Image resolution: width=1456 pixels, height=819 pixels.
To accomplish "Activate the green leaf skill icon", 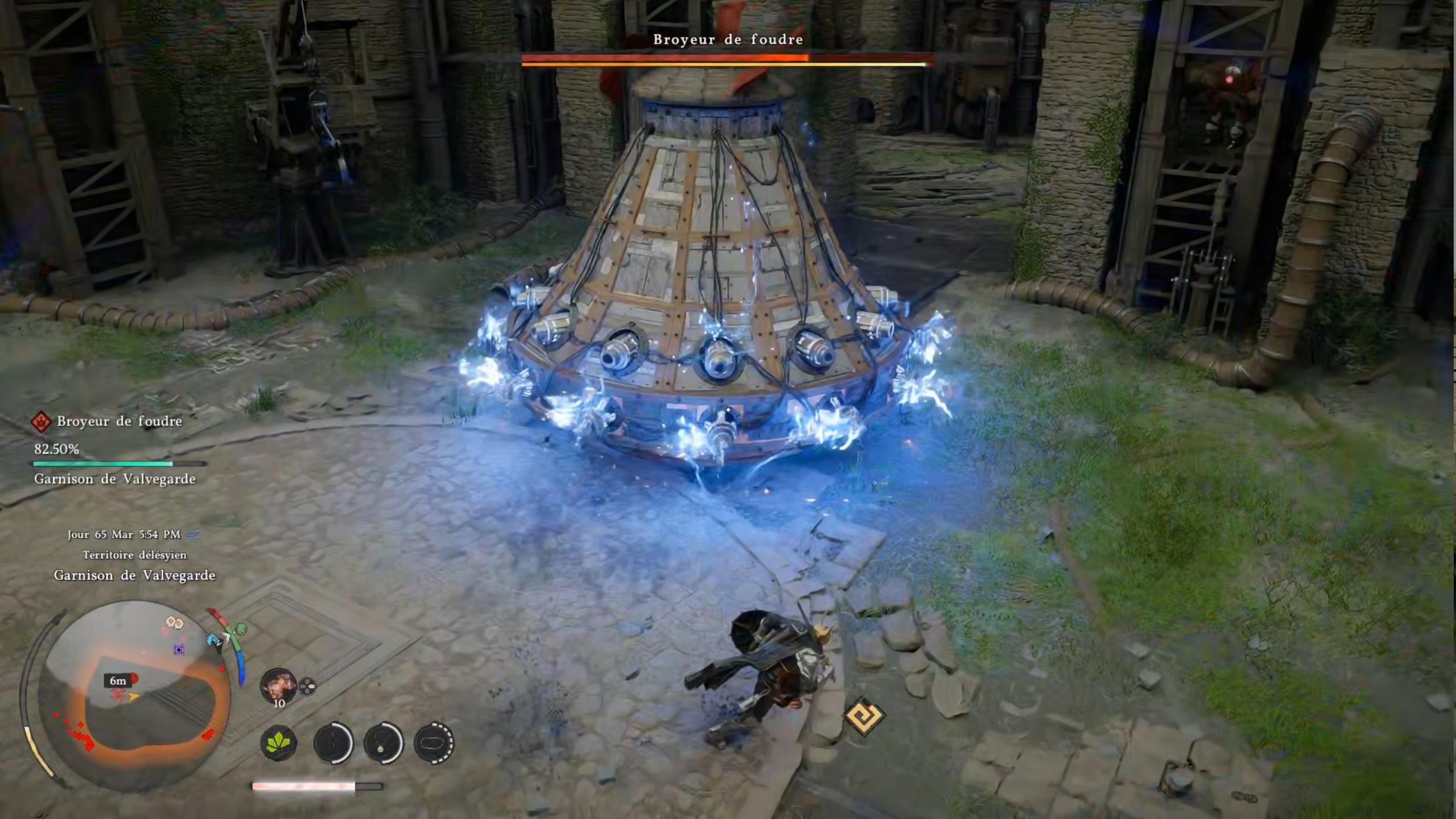I will point(278,742).
